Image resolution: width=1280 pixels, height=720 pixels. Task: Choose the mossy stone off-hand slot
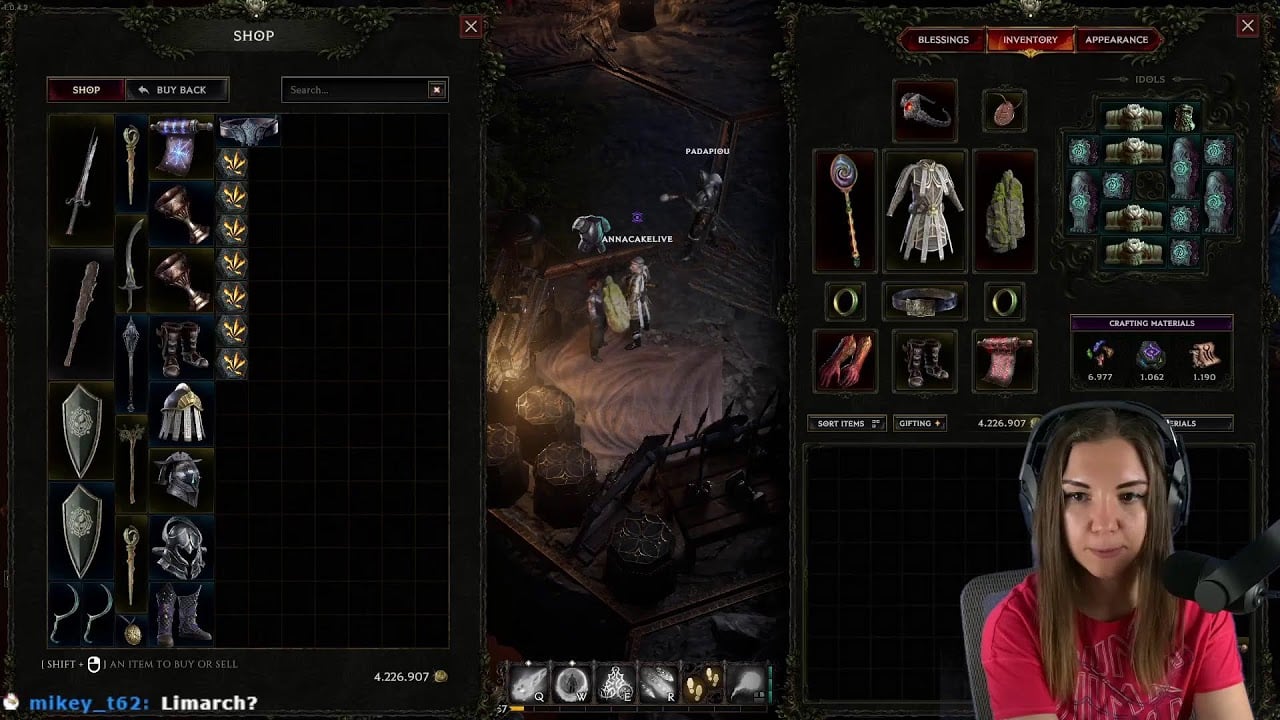click(x=1005, y=210)
